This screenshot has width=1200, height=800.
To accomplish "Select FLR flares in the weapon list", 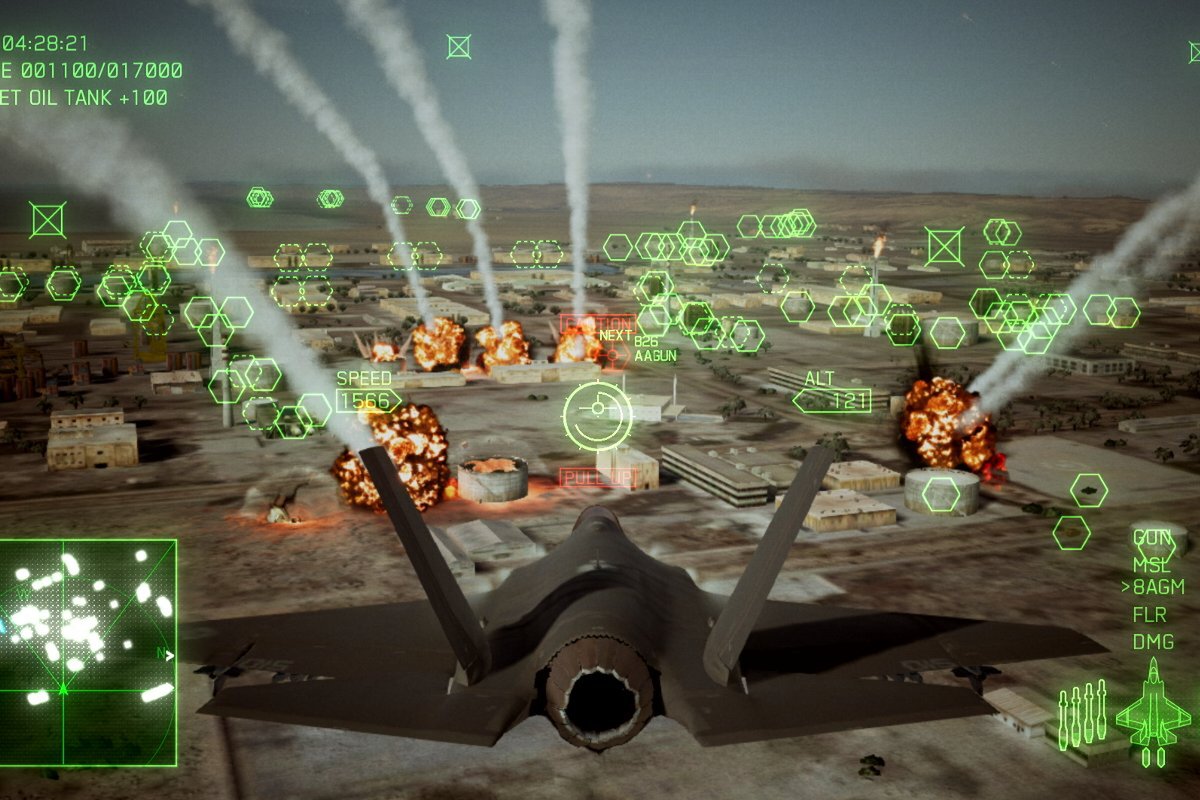I will coord(1150,614).
